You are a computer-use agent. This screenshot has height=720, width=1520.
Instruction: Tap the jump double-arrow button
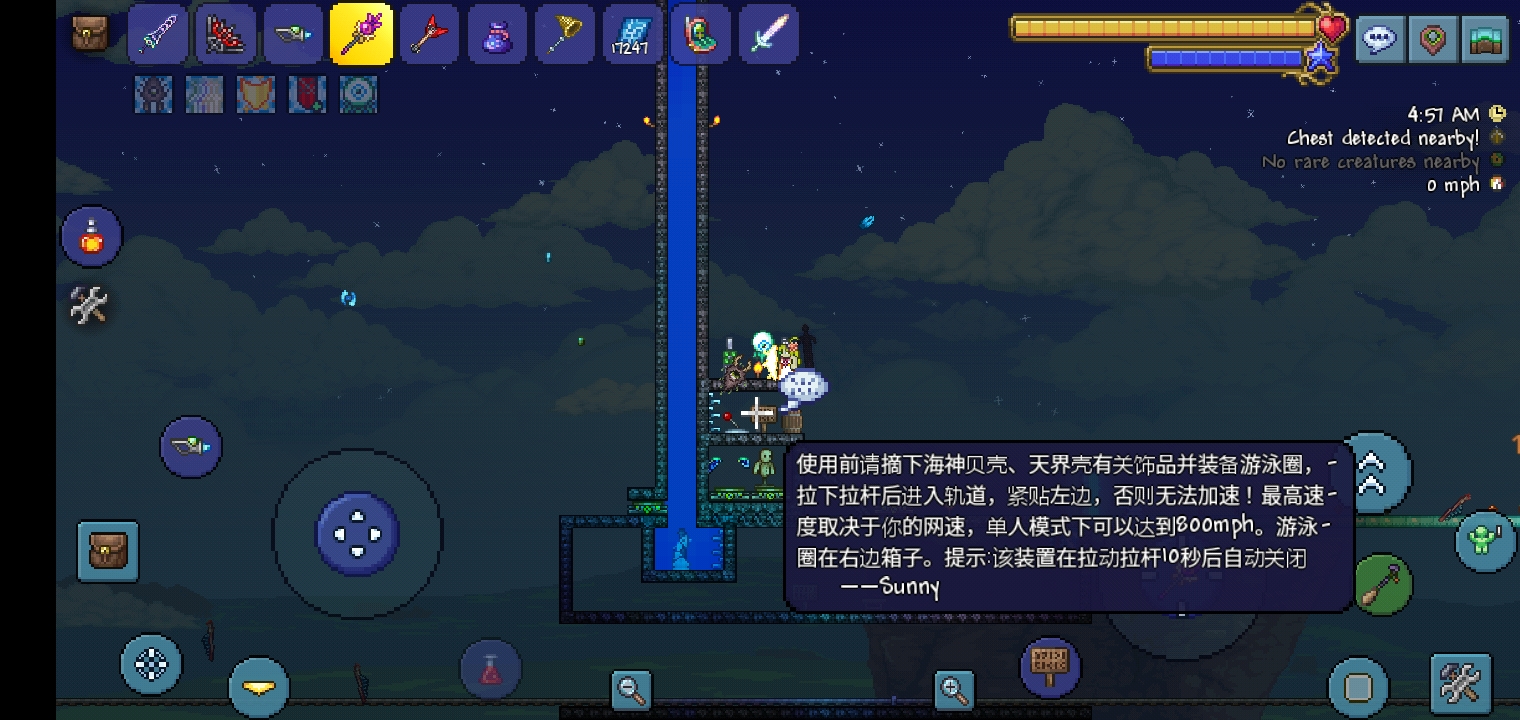(x=1370, y=472)
